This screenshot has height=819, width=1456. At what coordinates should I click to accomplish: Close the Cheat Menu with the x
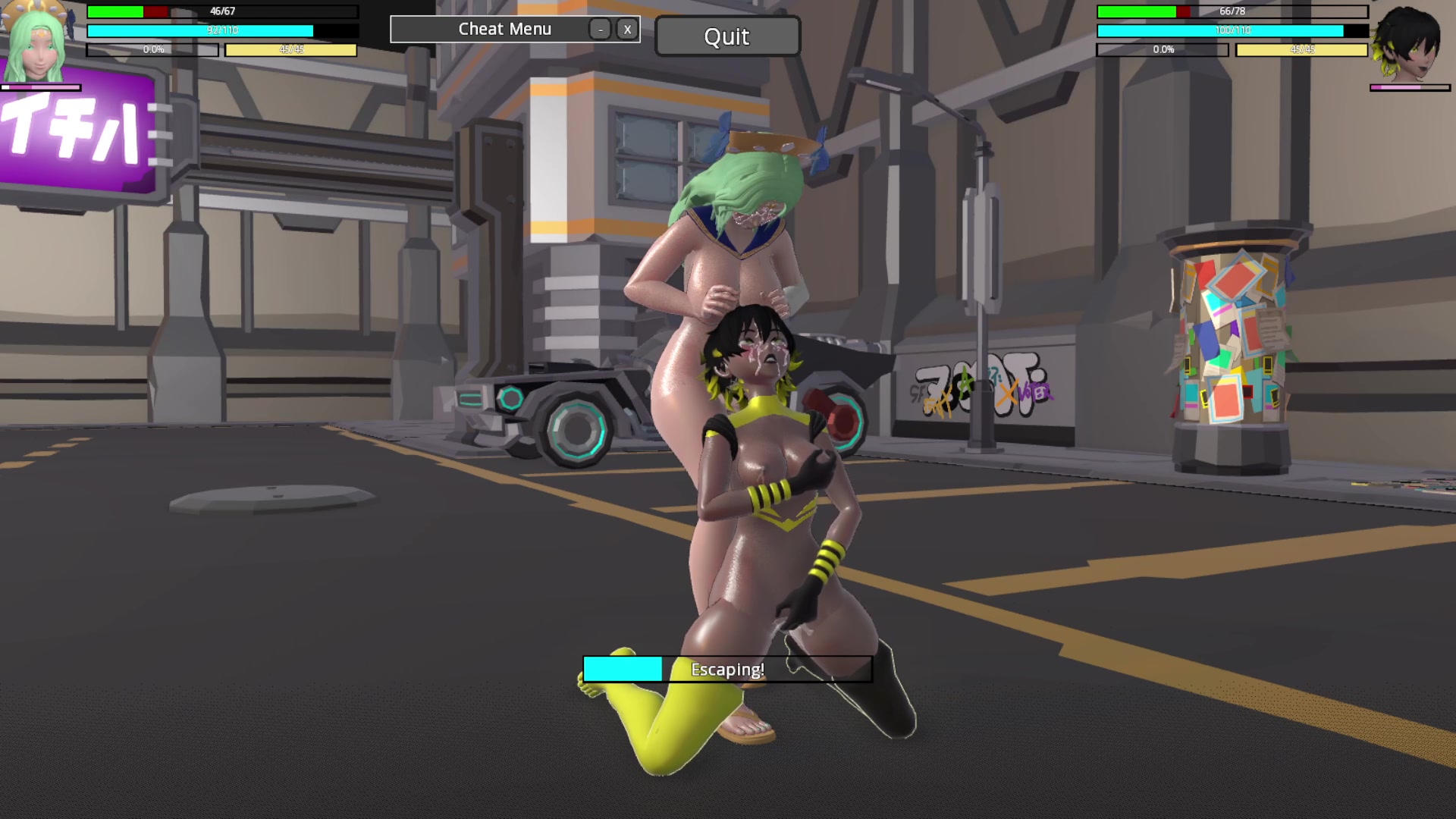click(627, 30)
